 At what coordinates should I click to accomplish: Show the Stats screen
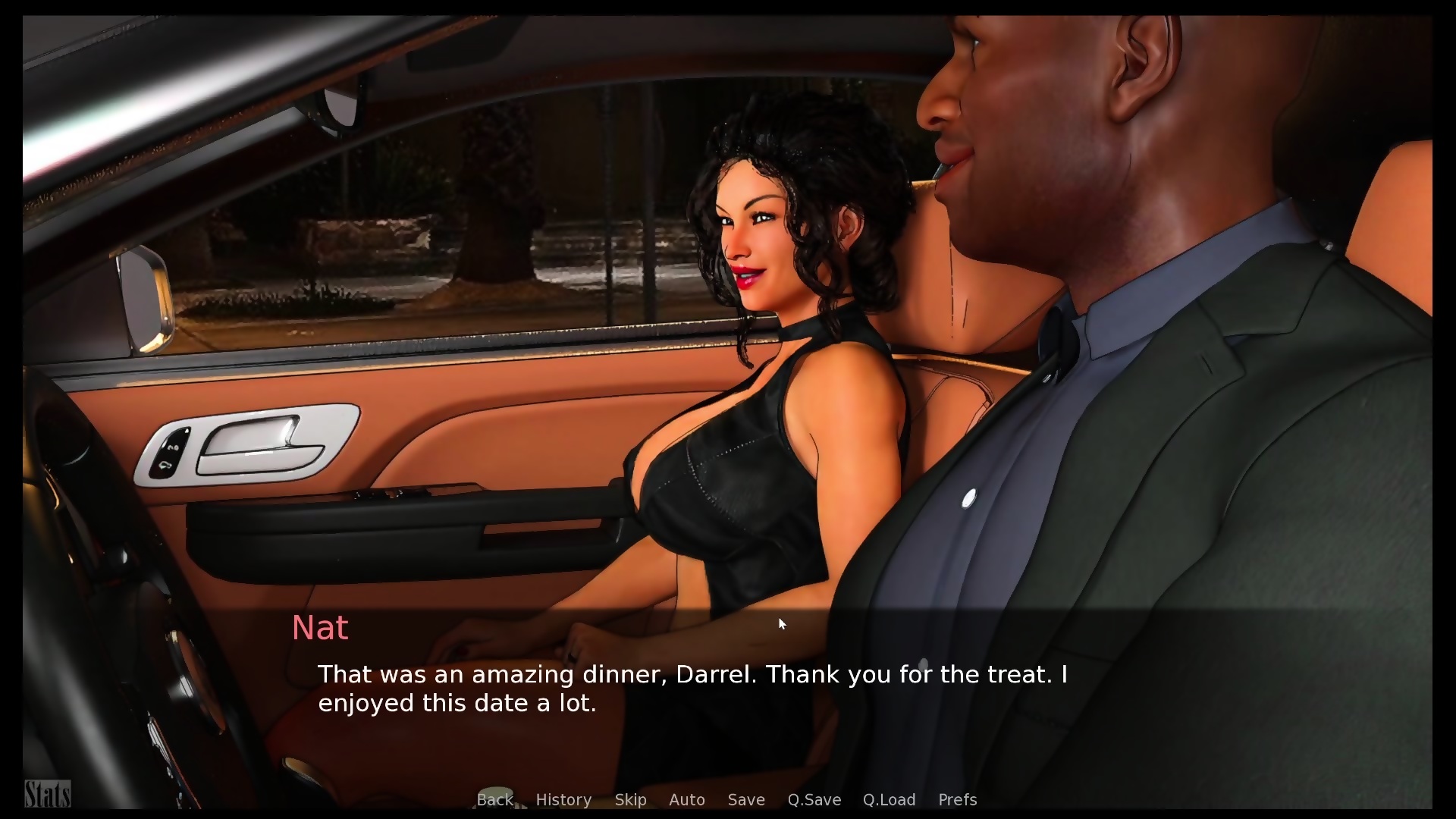47,794
